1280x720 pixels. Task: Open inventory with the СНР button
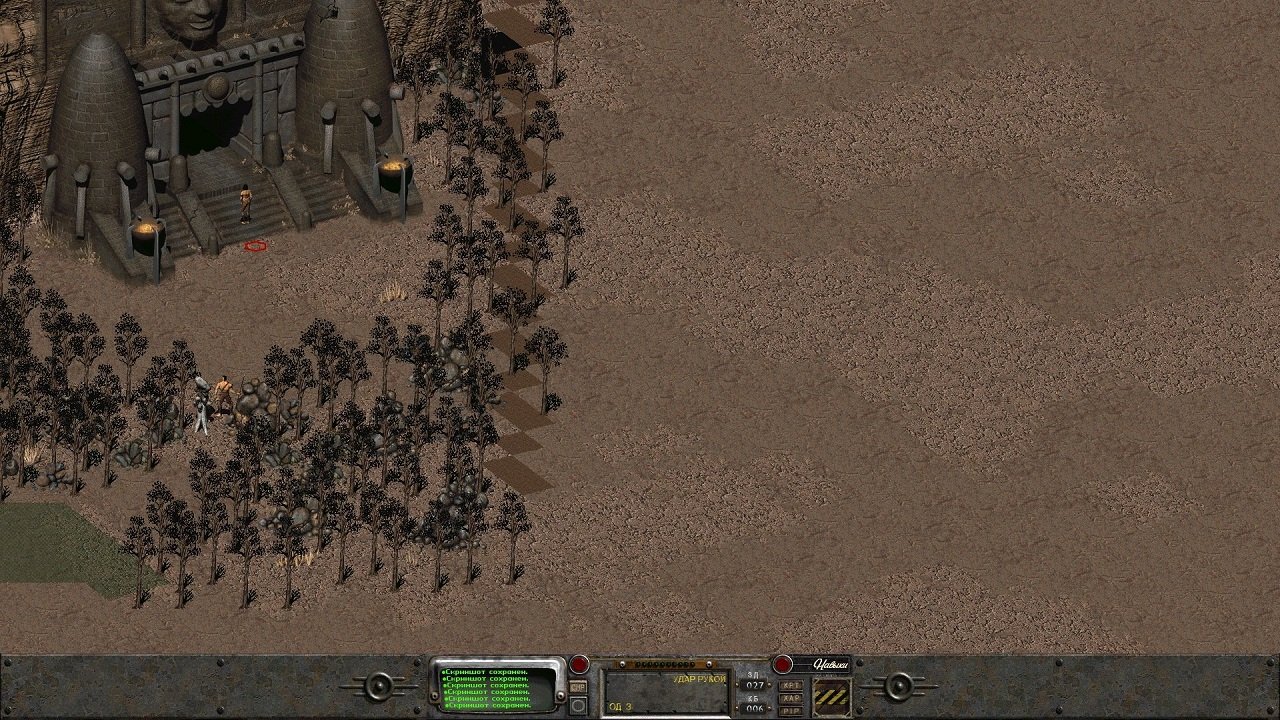[x=576, y=687]
